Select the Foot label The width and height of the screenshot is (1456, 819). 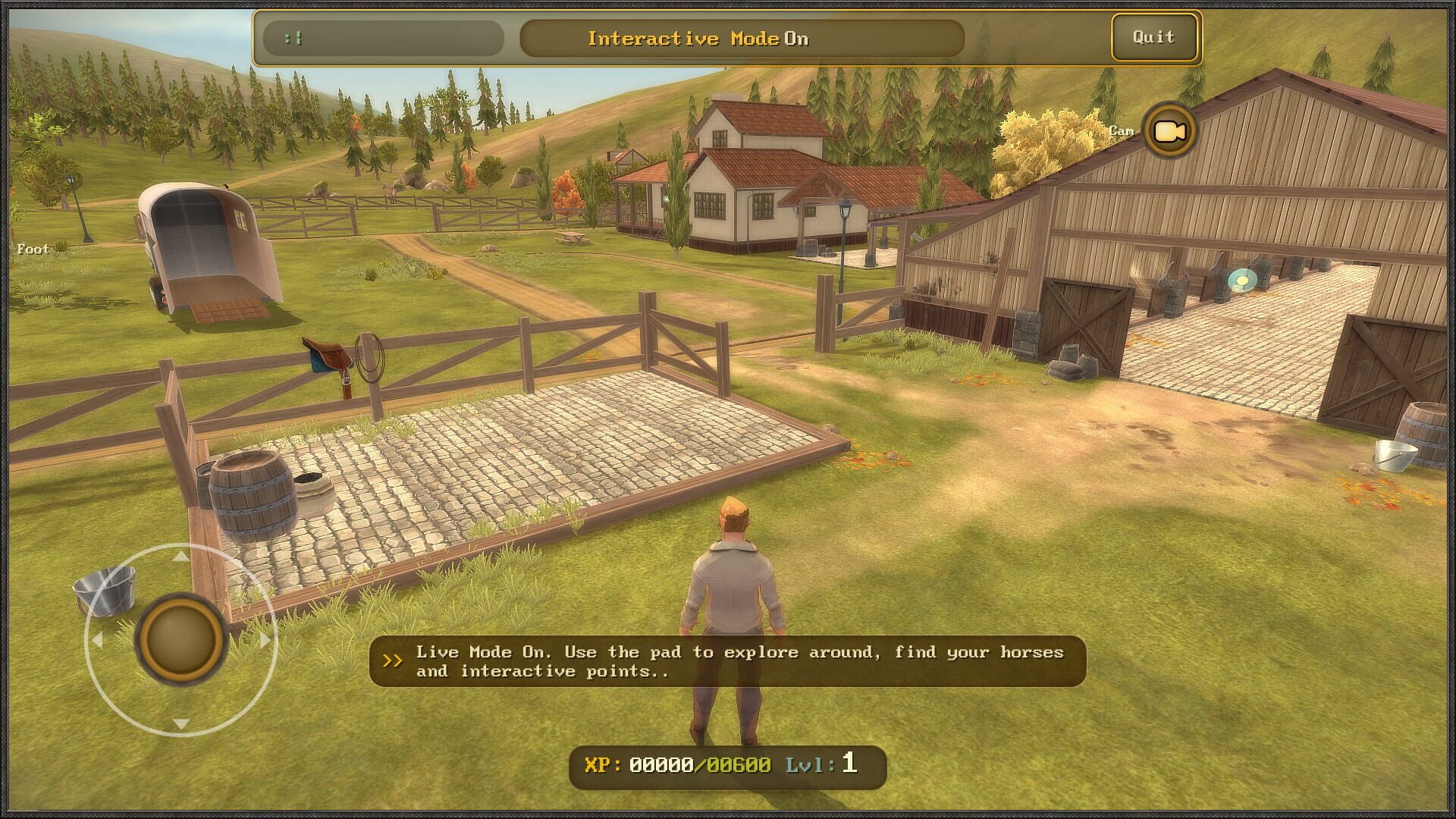tap(33, 249)
